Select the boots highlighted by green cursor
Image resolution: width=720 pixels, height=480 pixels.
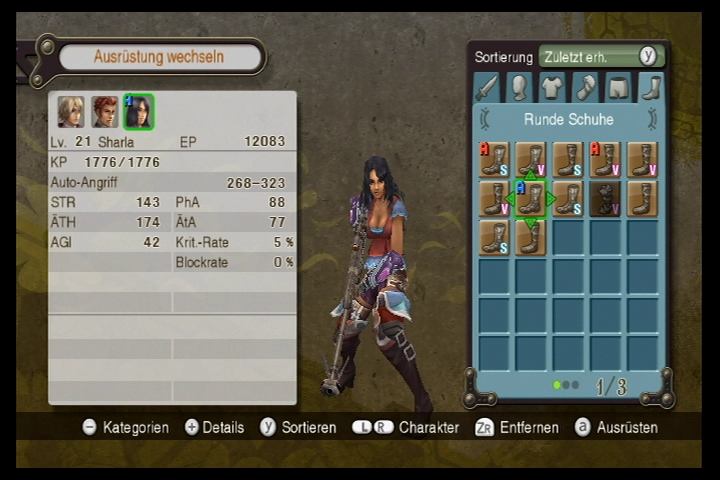[531, 199]
